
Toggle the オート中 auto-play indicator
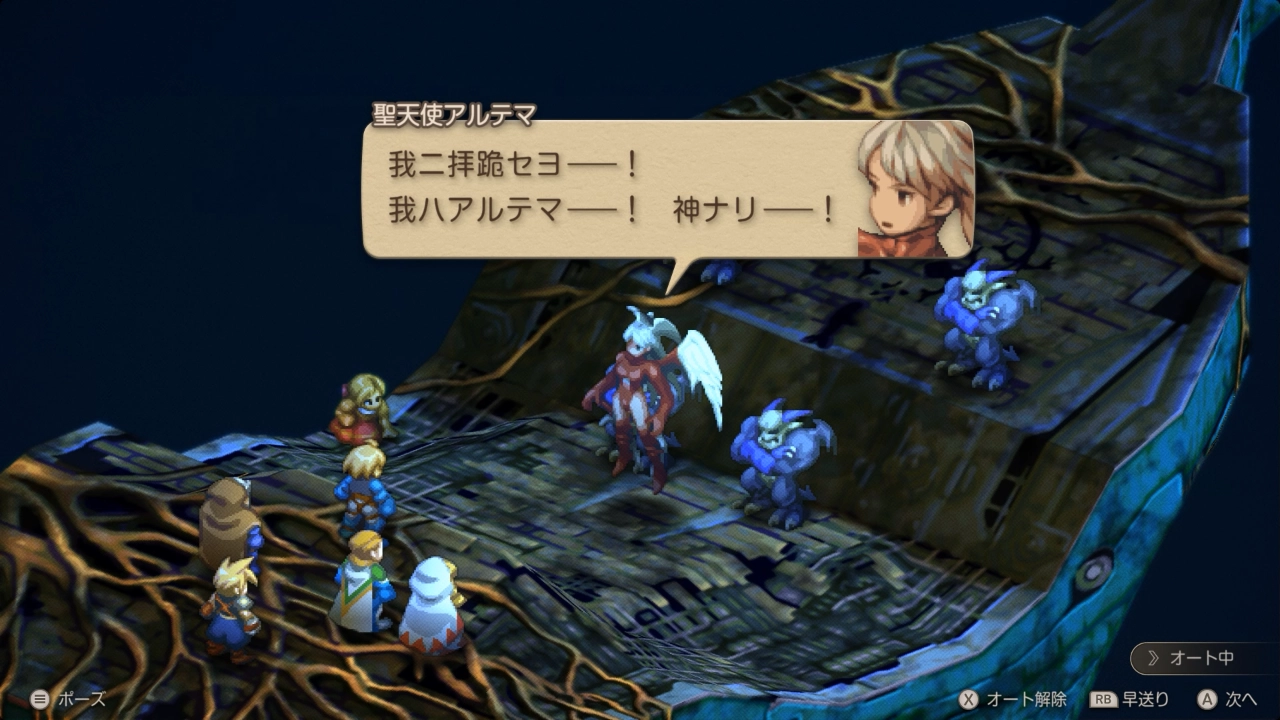(1201, 657)
